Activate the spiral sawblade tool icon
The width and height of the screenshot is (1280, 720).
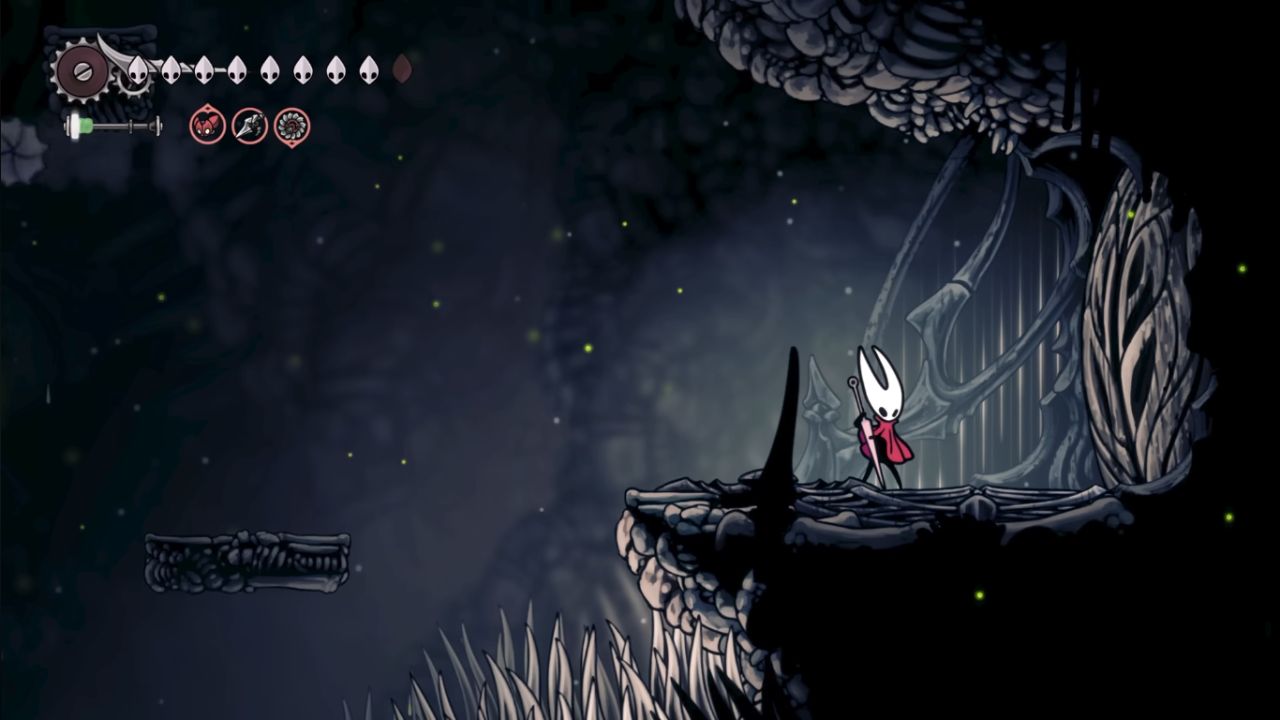pos(292,126)
